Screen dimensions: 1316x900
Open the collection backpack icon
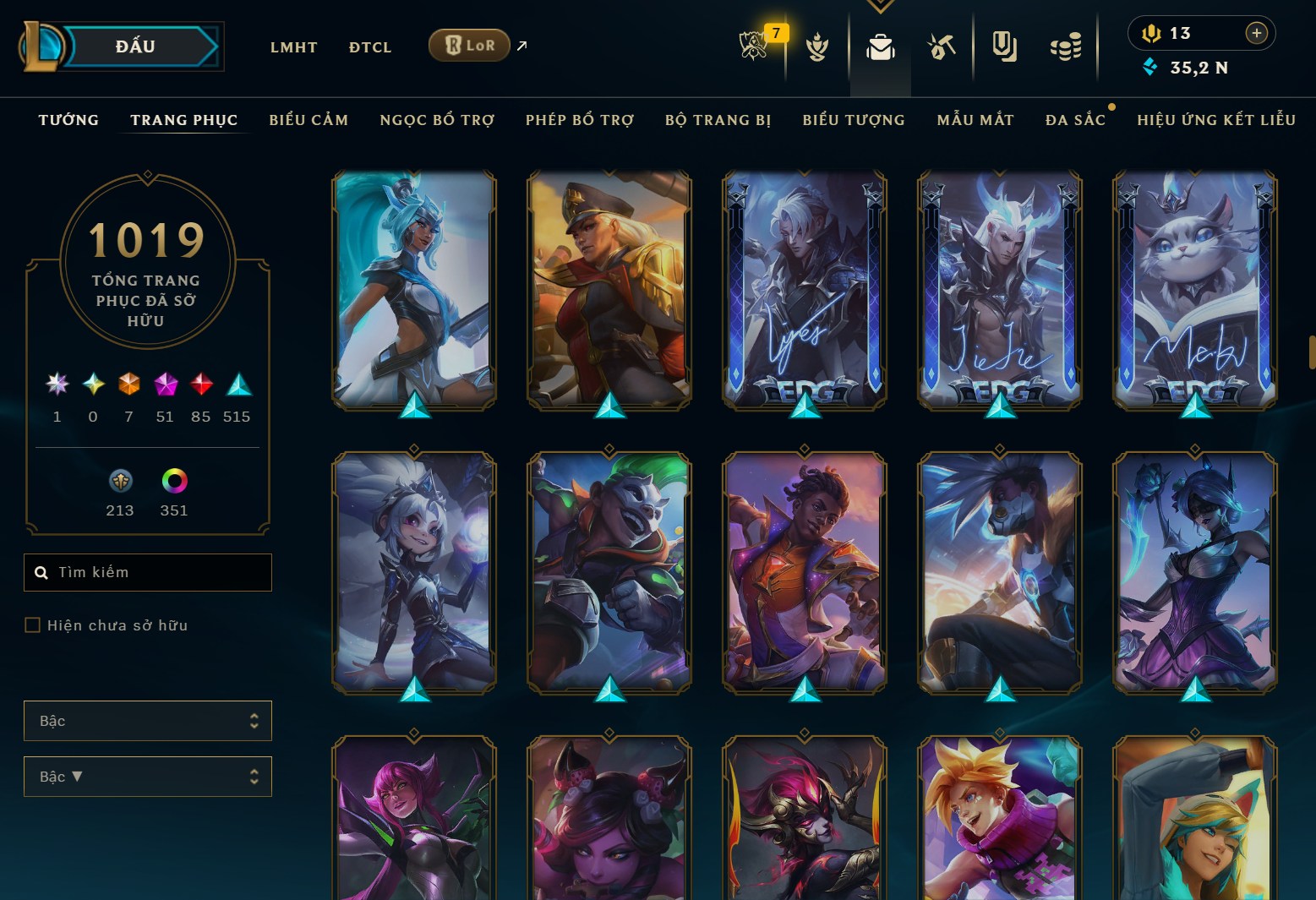(880, 47)
